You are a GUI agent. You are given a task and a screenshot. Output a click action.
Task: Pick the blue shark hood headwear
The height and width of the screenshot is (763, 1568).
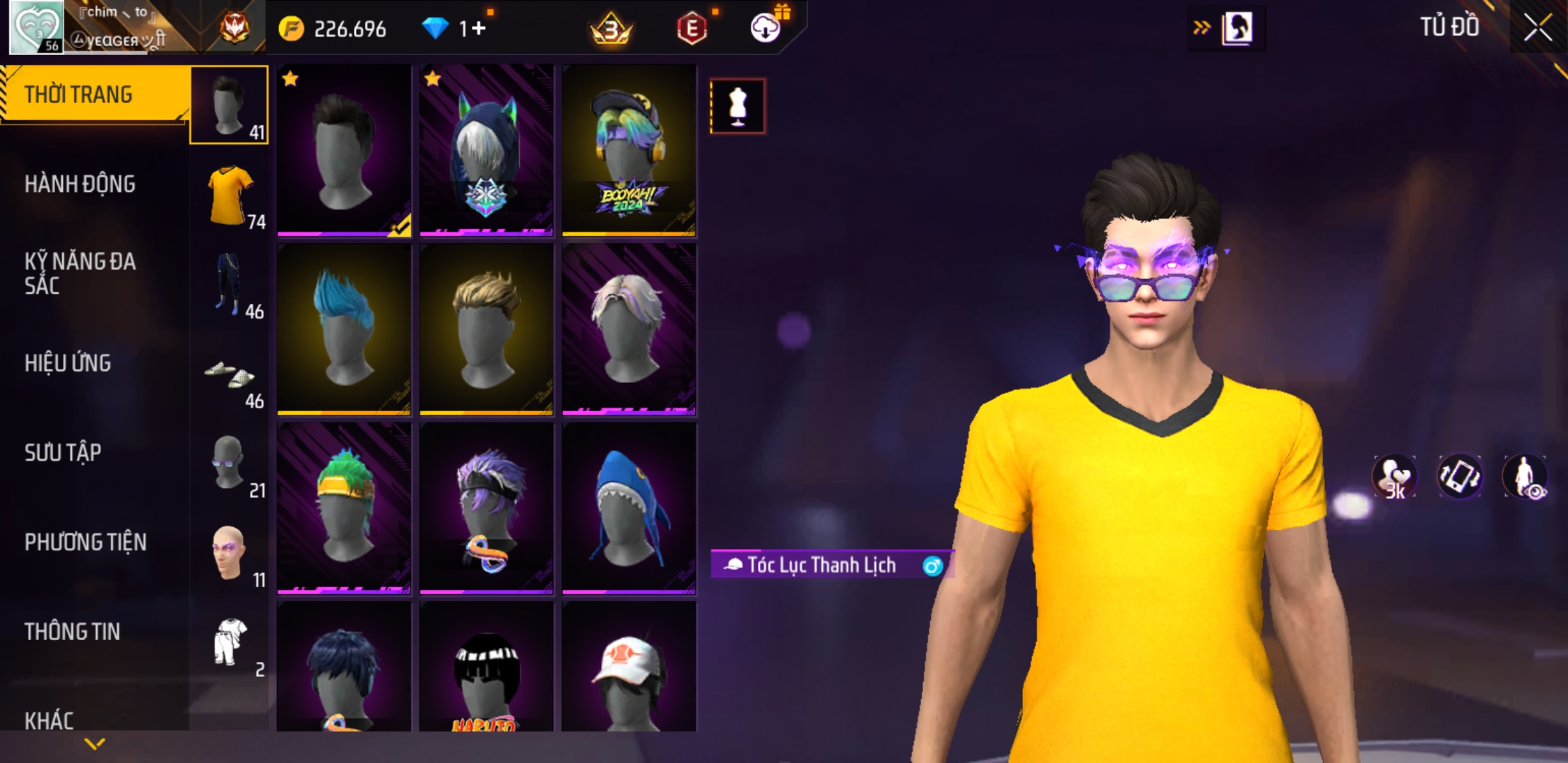(629, 507)
